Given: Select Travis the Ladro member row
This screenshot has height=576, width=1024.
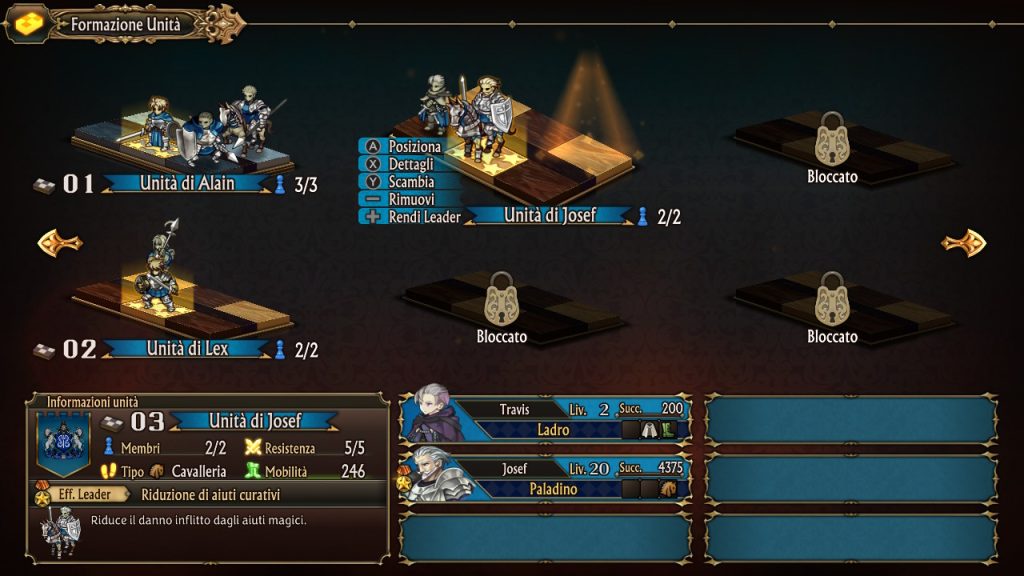Looking at the screenshot, I should pyautogui.click(x=545, y=419).
